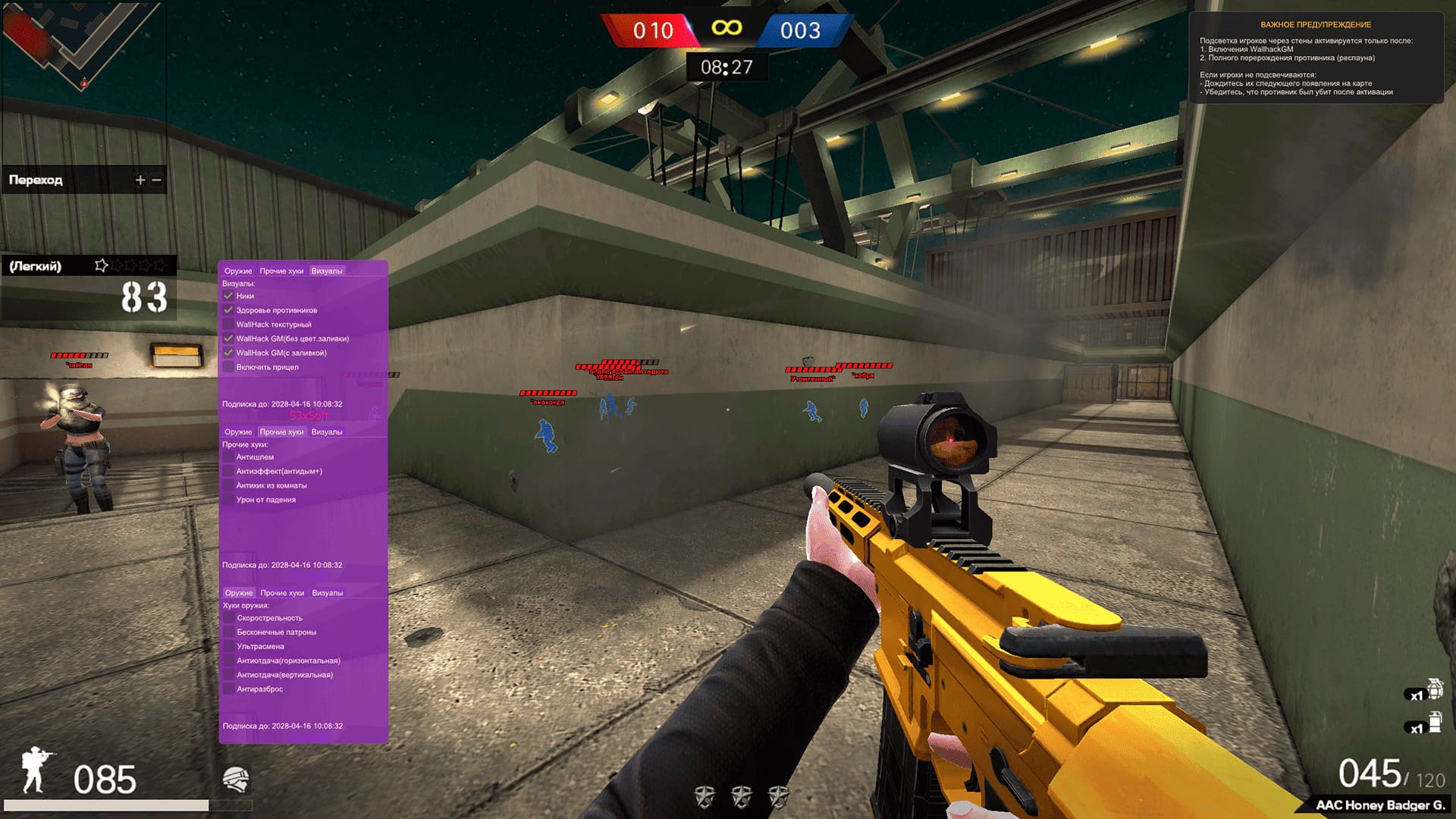This screenshot has width=1456, height=819.
Task: Uncheck Здоровье противников option
Action: pos(228,310)
